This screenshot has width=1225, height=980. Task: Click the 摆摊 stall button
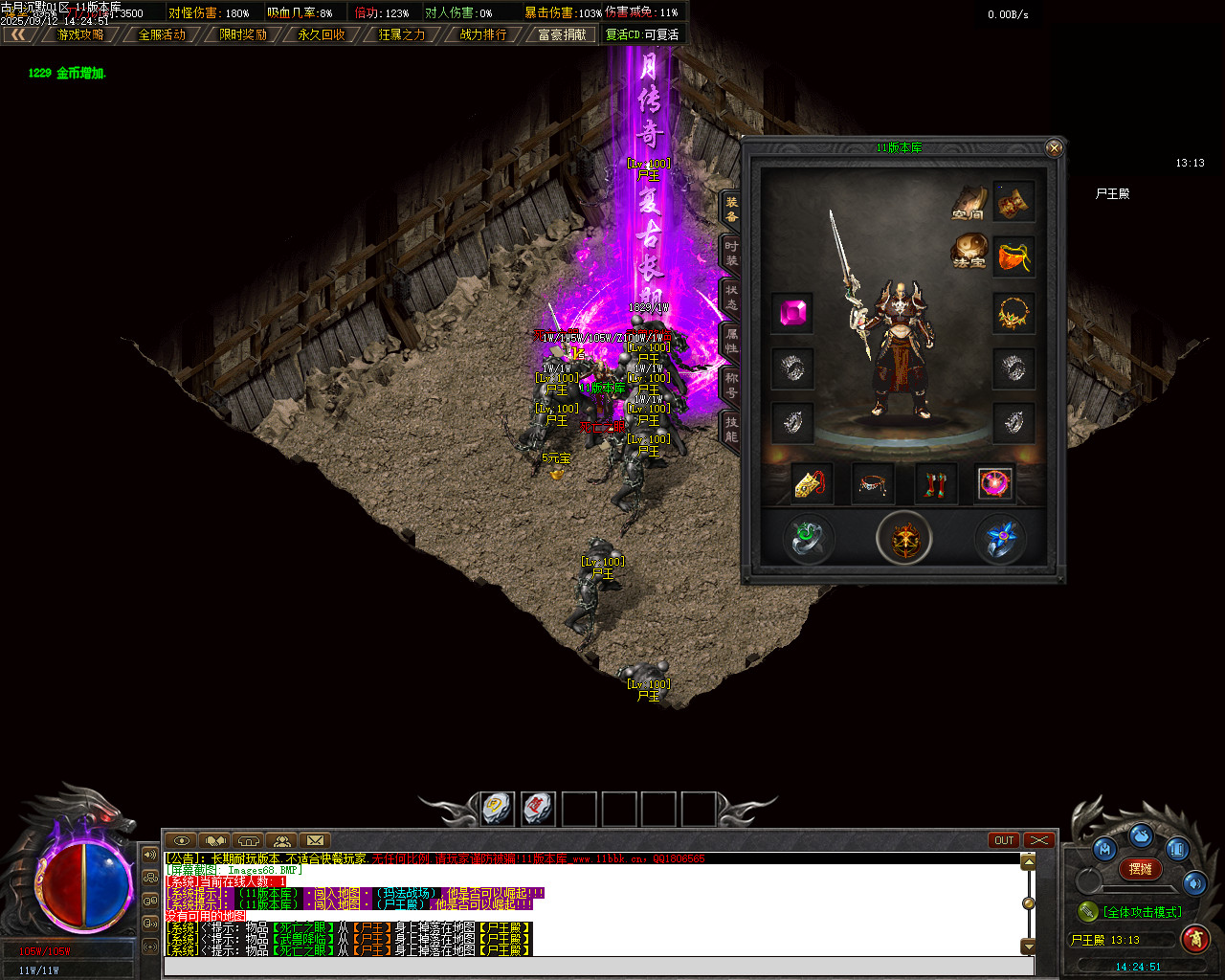(x=1141, y=869)
